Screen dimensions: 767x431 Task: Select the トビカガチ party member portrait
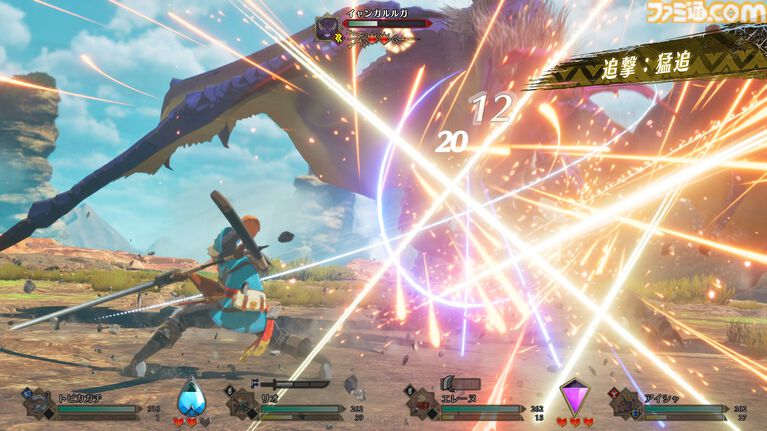[x=40, y=404]
